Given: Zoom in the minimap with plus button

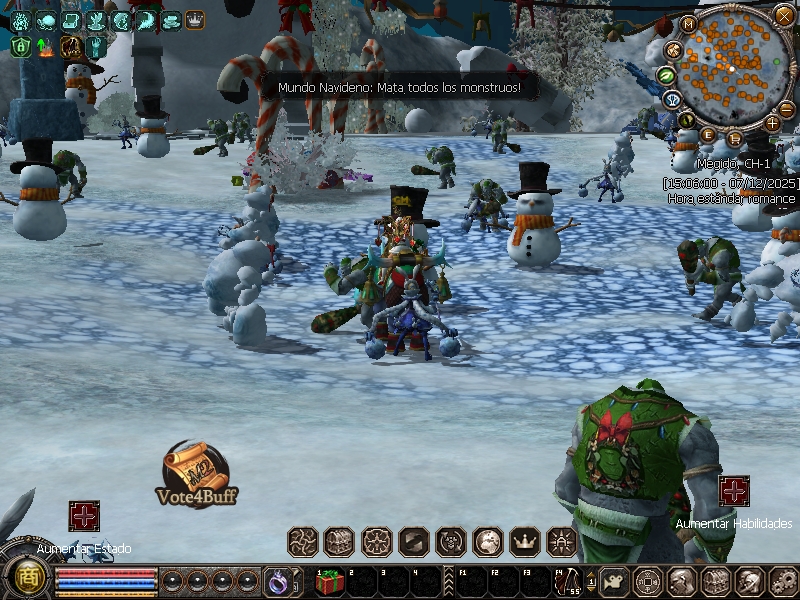Looking at the screenshot, I should [772, 123].
